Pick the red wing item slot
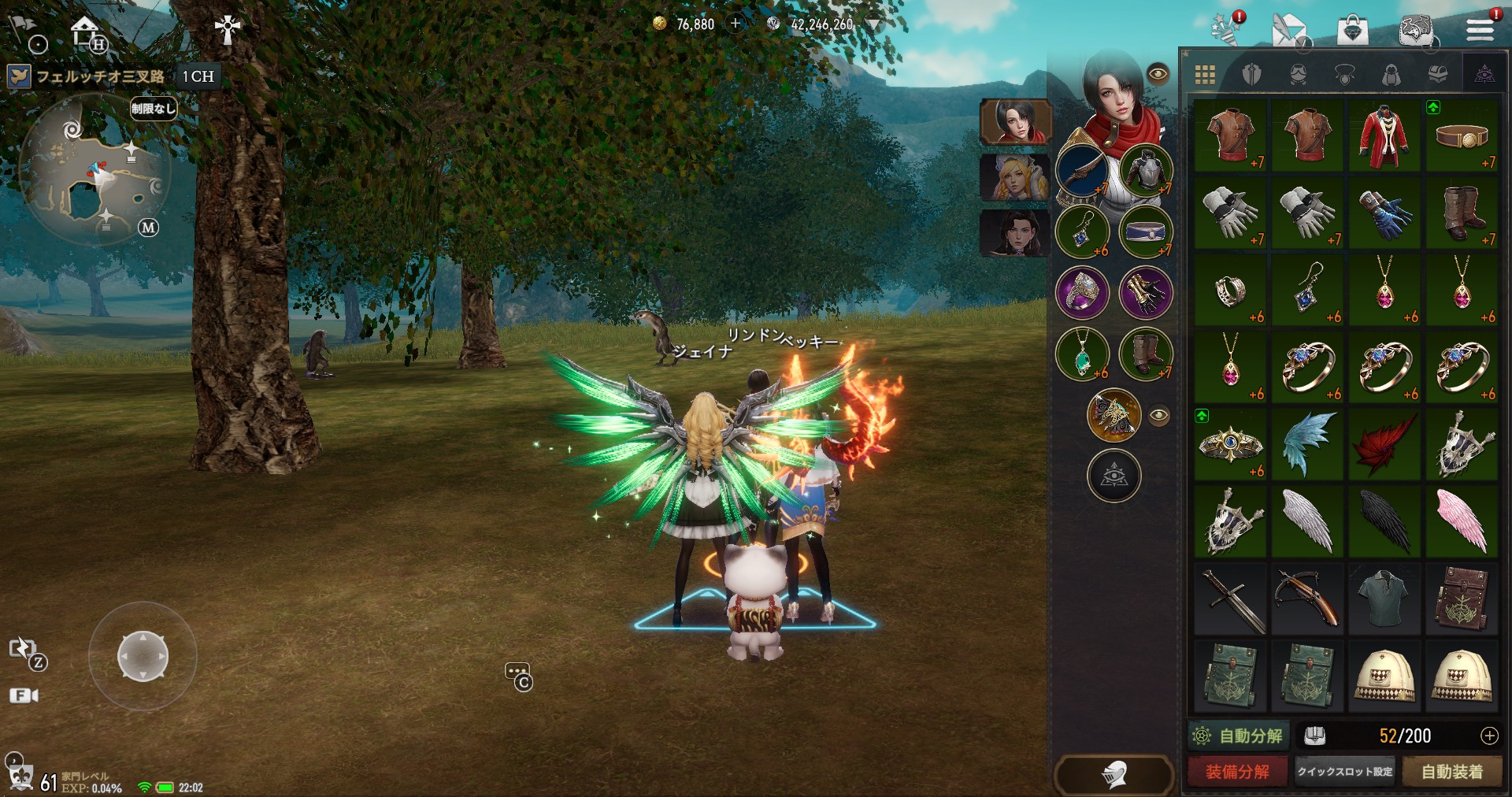Image resolution: width=1512 pixels, height=797 pixels. [1384, 444]
